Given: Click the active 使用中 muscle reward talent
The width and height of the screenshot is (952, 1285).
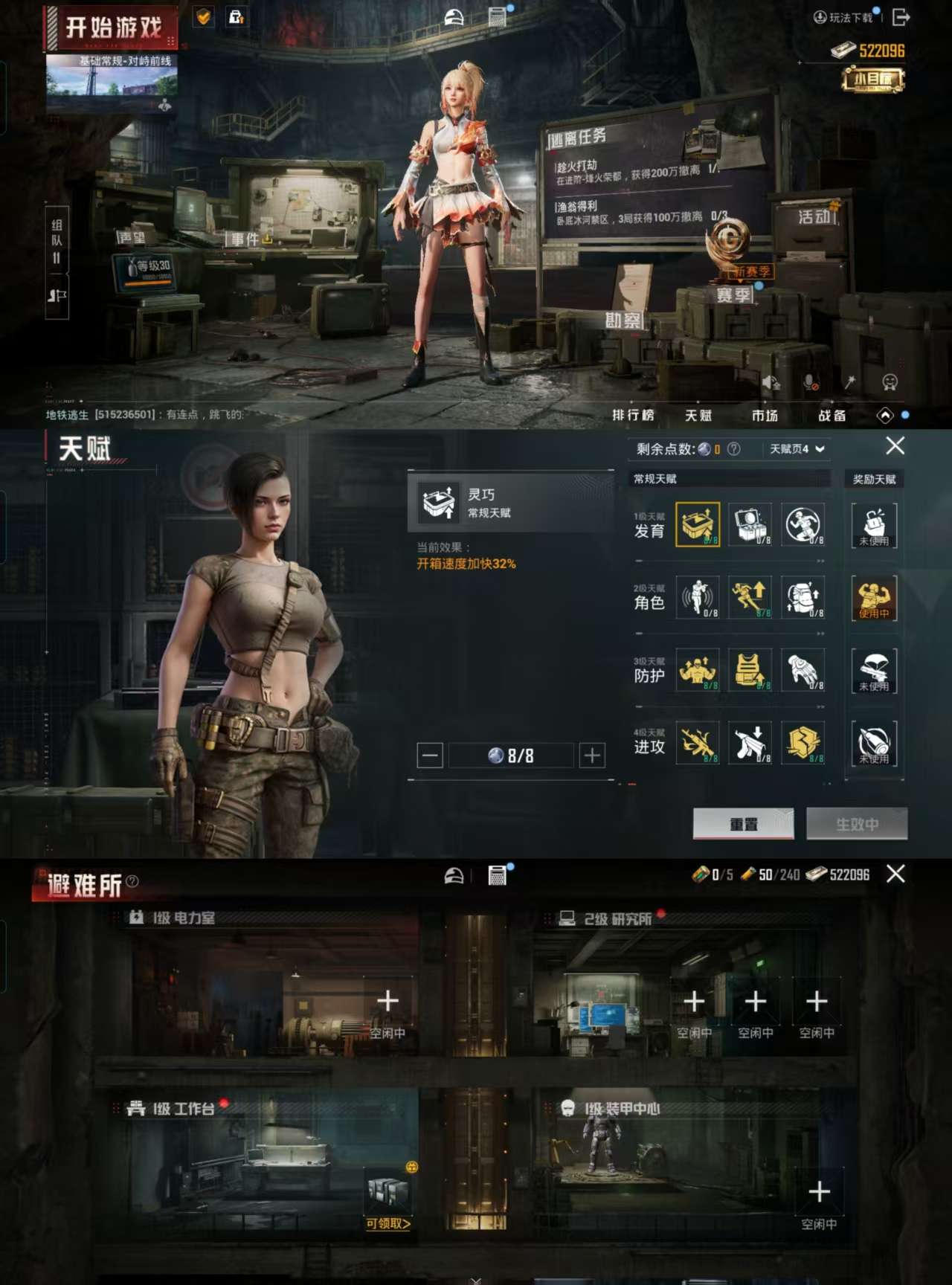Looking at the screenshot, I should click(874, 599).
